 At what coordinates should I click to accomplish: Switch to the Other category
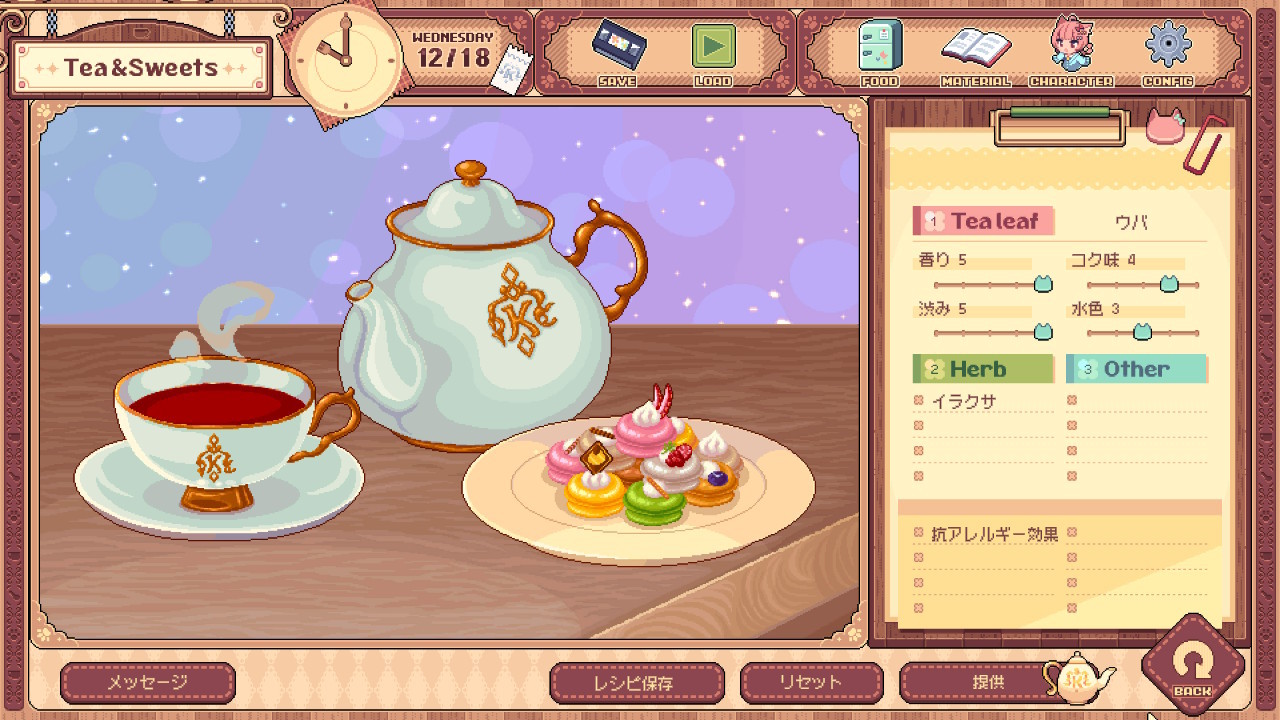1136,369
